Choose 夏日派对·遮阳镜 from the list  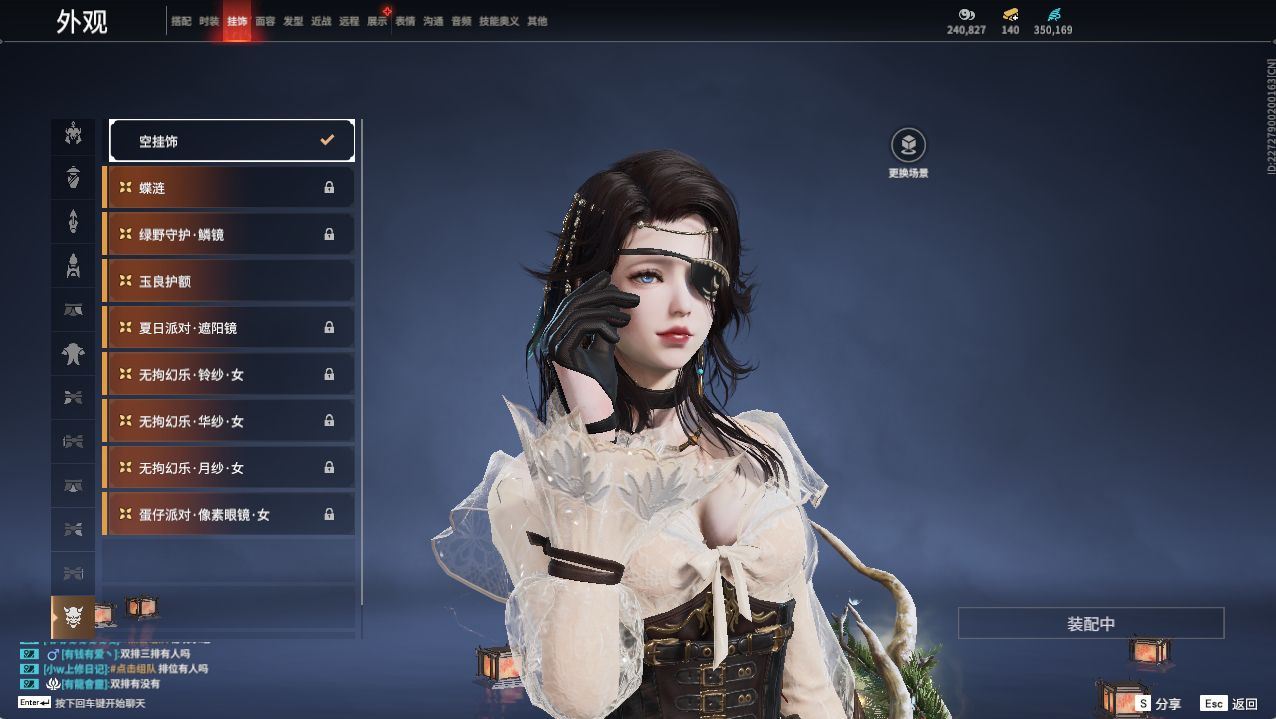click(x=229, y=328)
